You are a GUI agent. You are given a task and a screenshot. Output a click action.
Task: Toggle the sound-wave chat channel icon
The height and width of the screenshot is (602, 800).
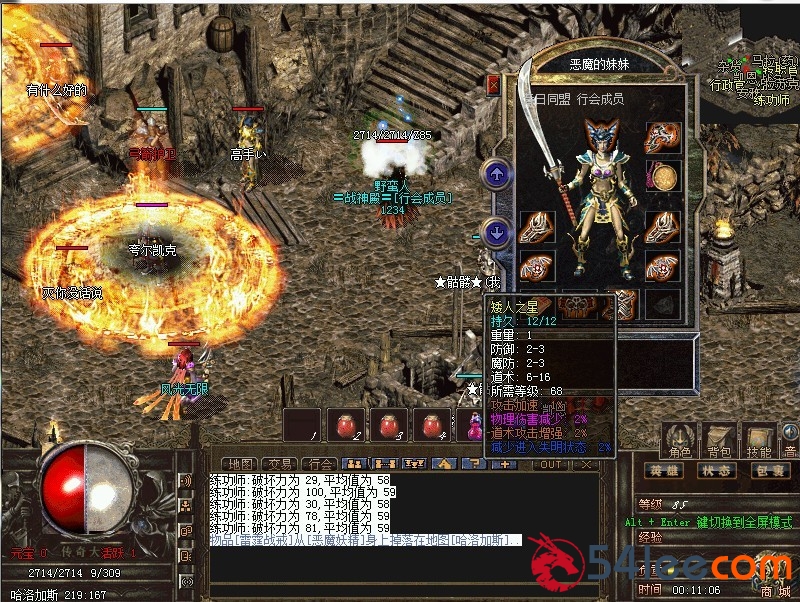point(186,481)
